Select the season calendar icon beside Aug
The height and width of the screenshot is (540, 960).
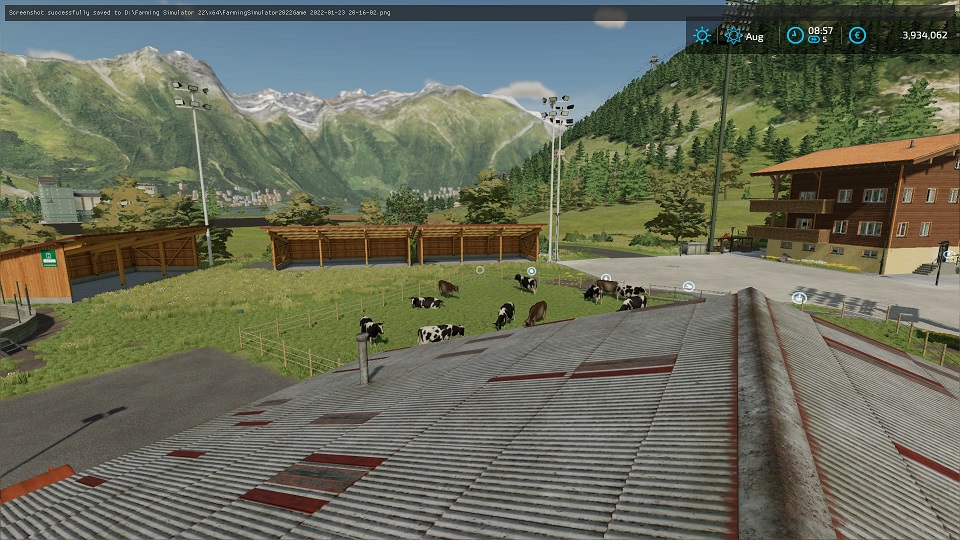click(733, 36)
